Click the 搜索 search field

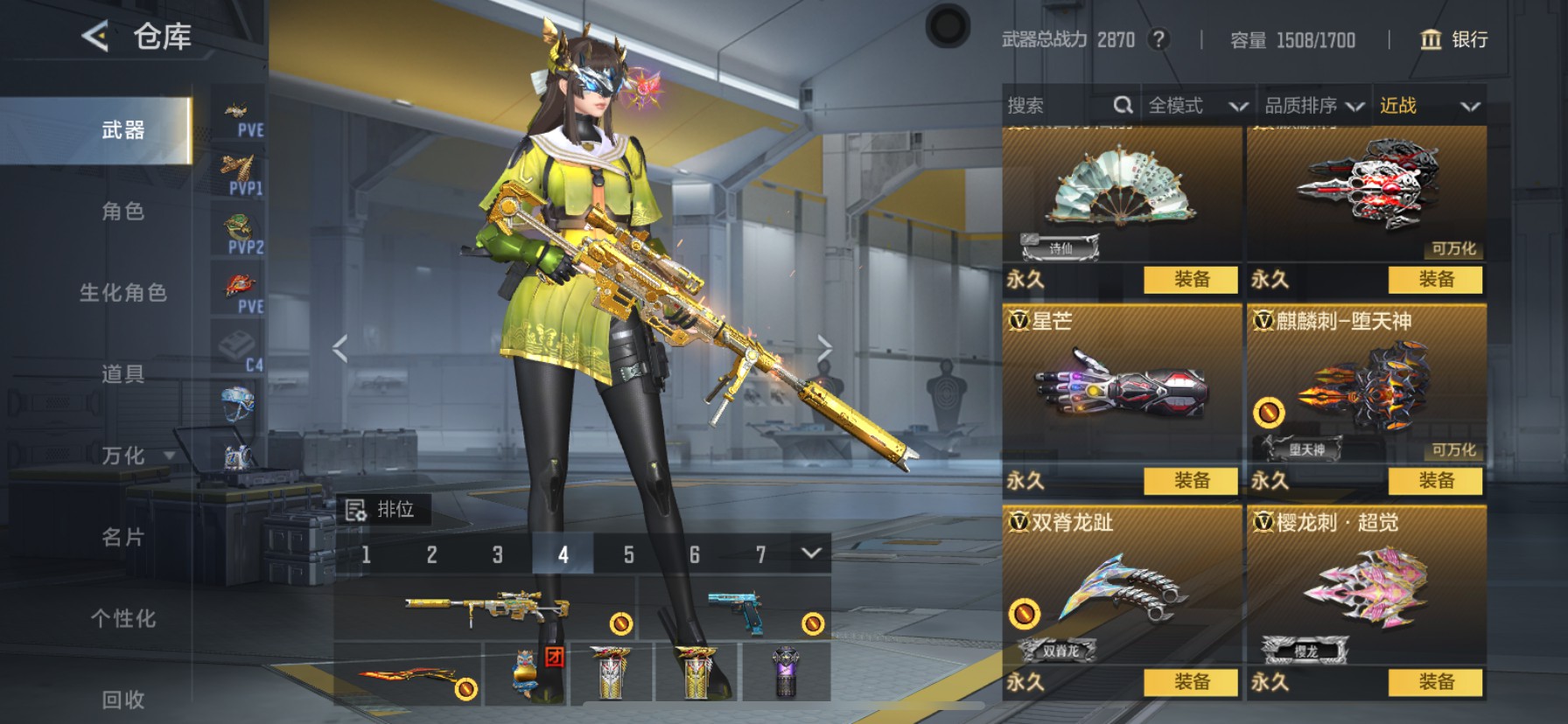pos(1059,106)
